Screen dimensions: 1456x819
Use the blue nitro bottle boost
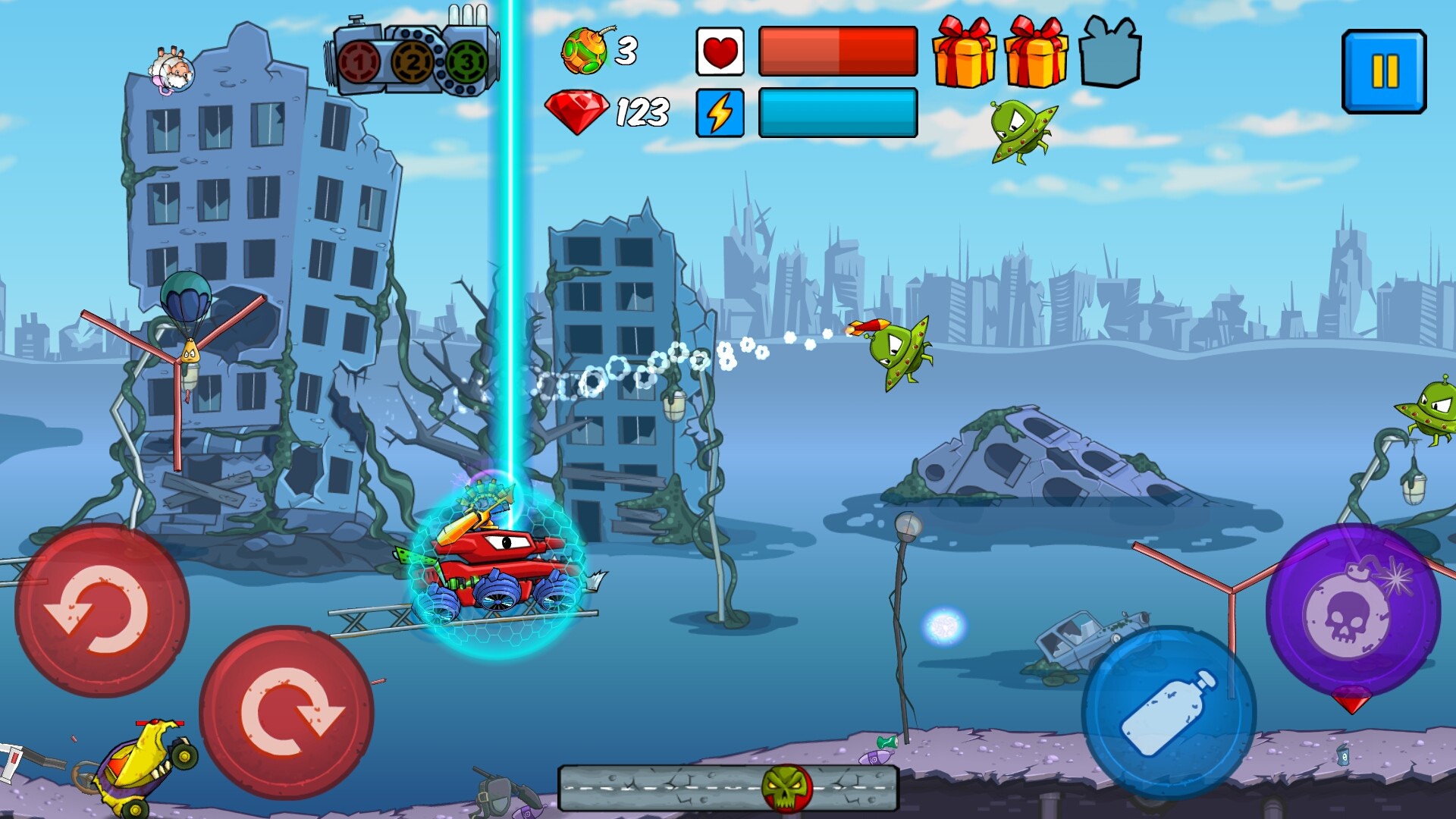(1169, 712)
